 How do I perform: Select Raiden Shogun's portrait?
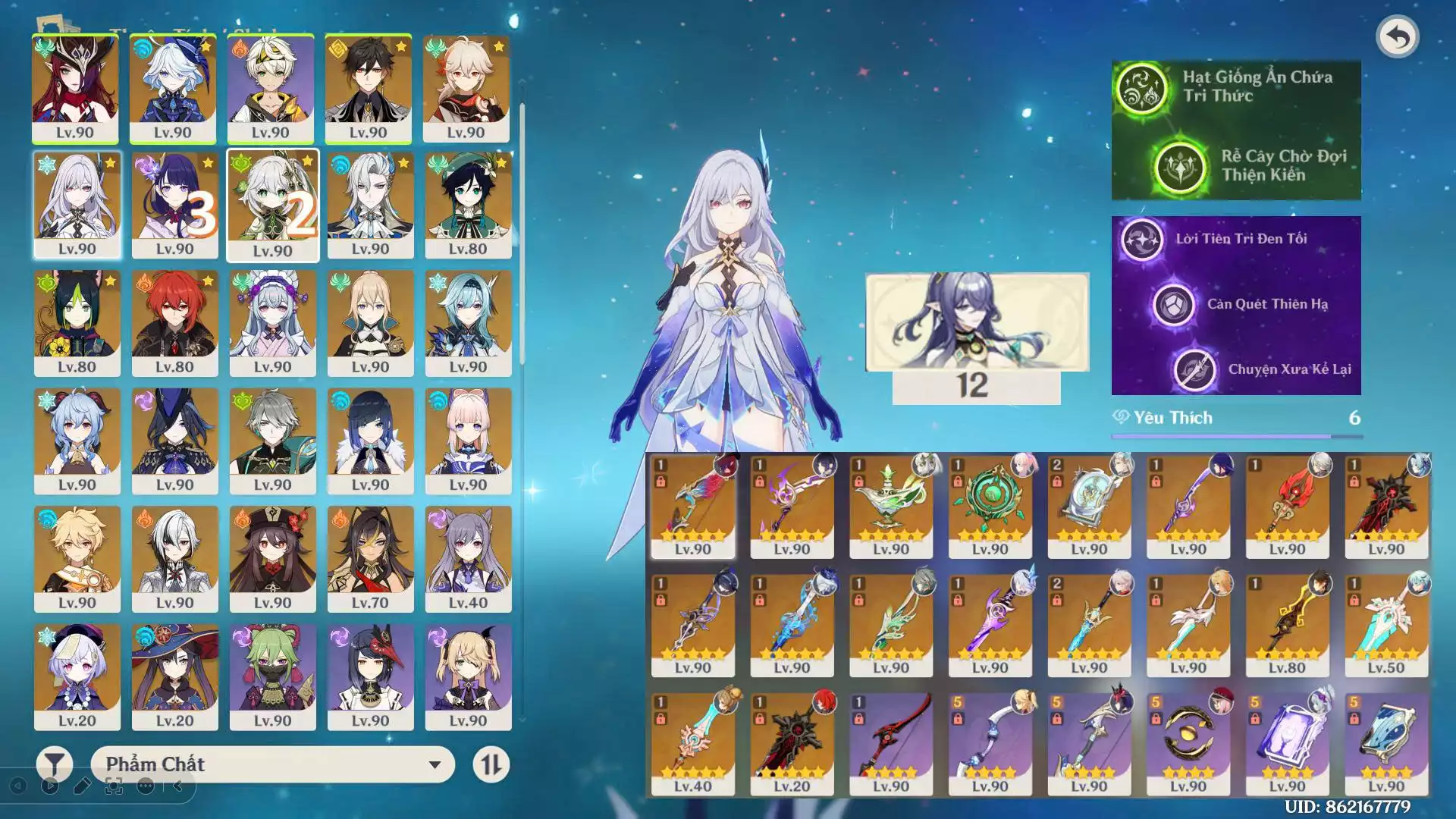(174, 205)
